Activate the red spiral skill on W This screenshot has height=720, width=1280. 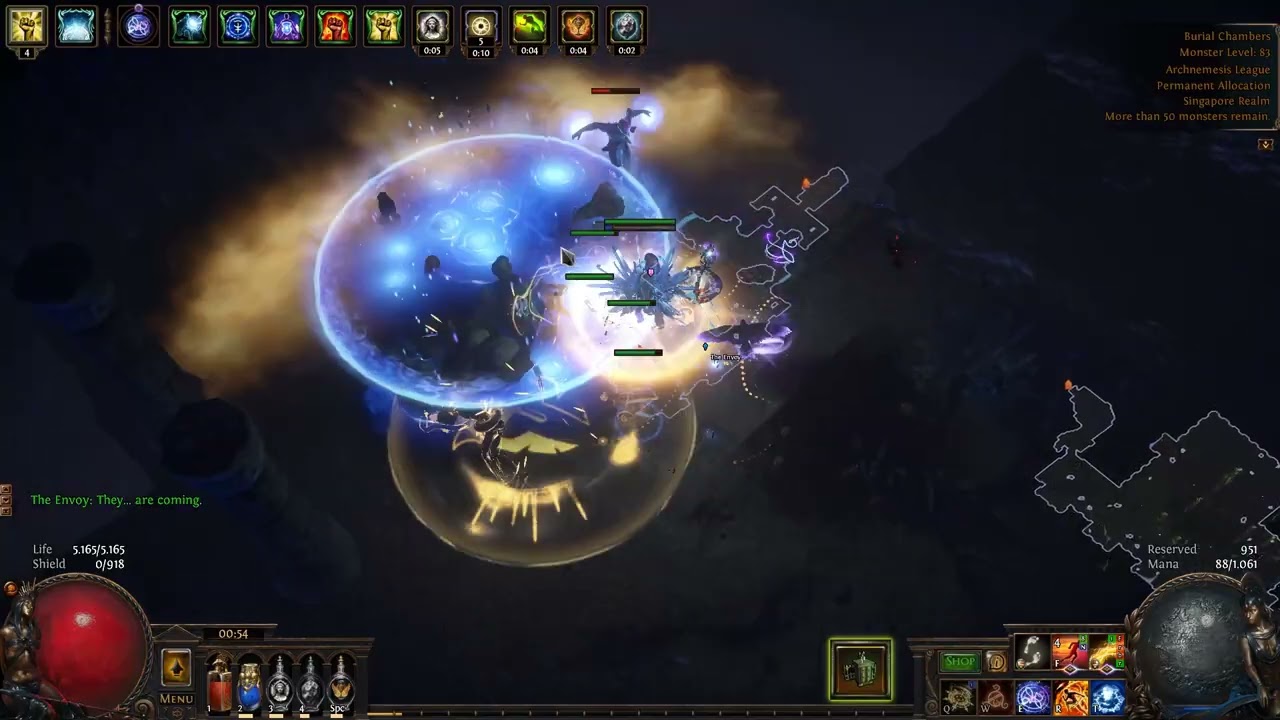click(x=994, y=697)
